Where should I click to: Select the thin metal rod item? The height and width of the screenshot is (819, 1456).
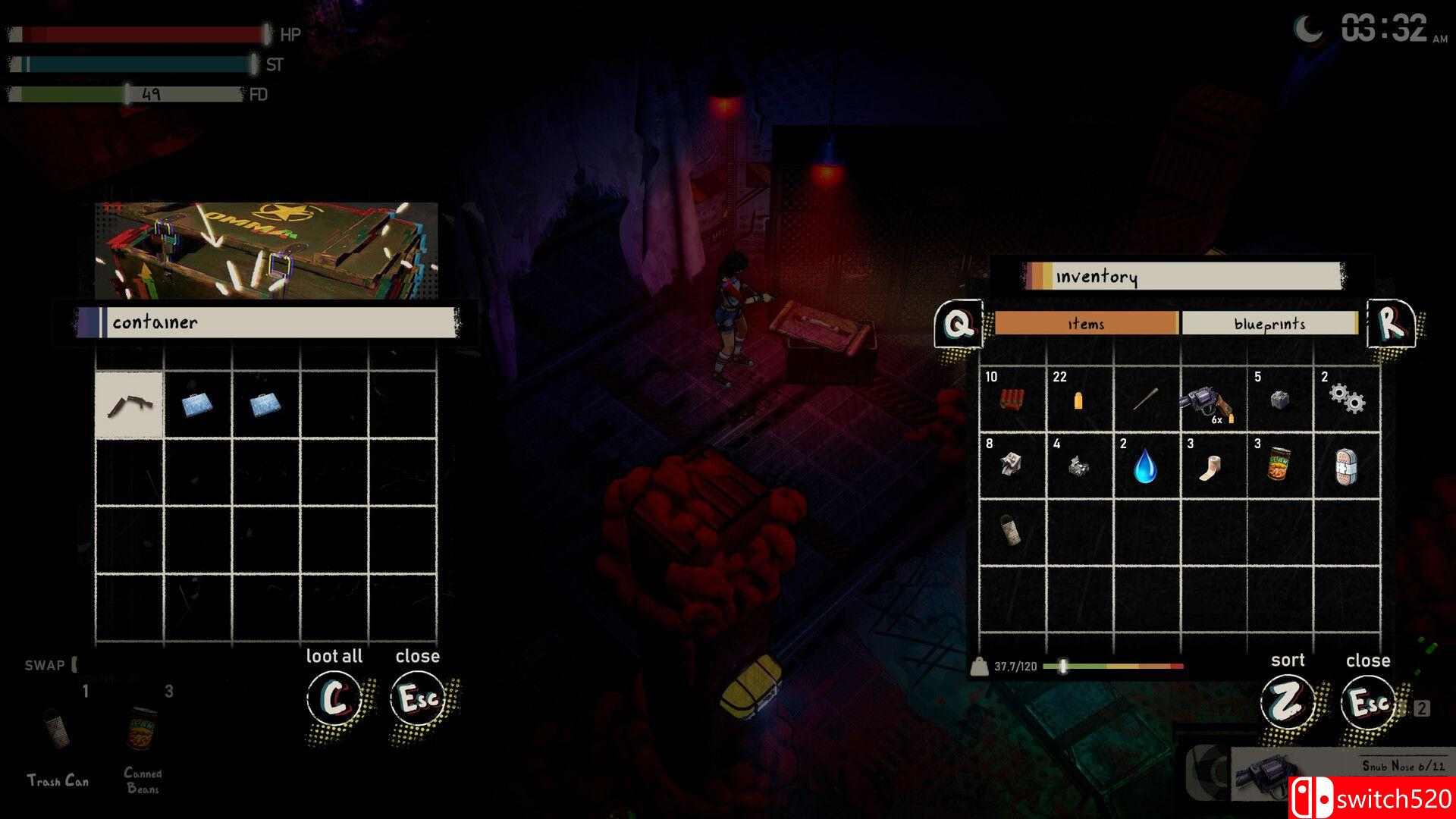point(1145,400)
